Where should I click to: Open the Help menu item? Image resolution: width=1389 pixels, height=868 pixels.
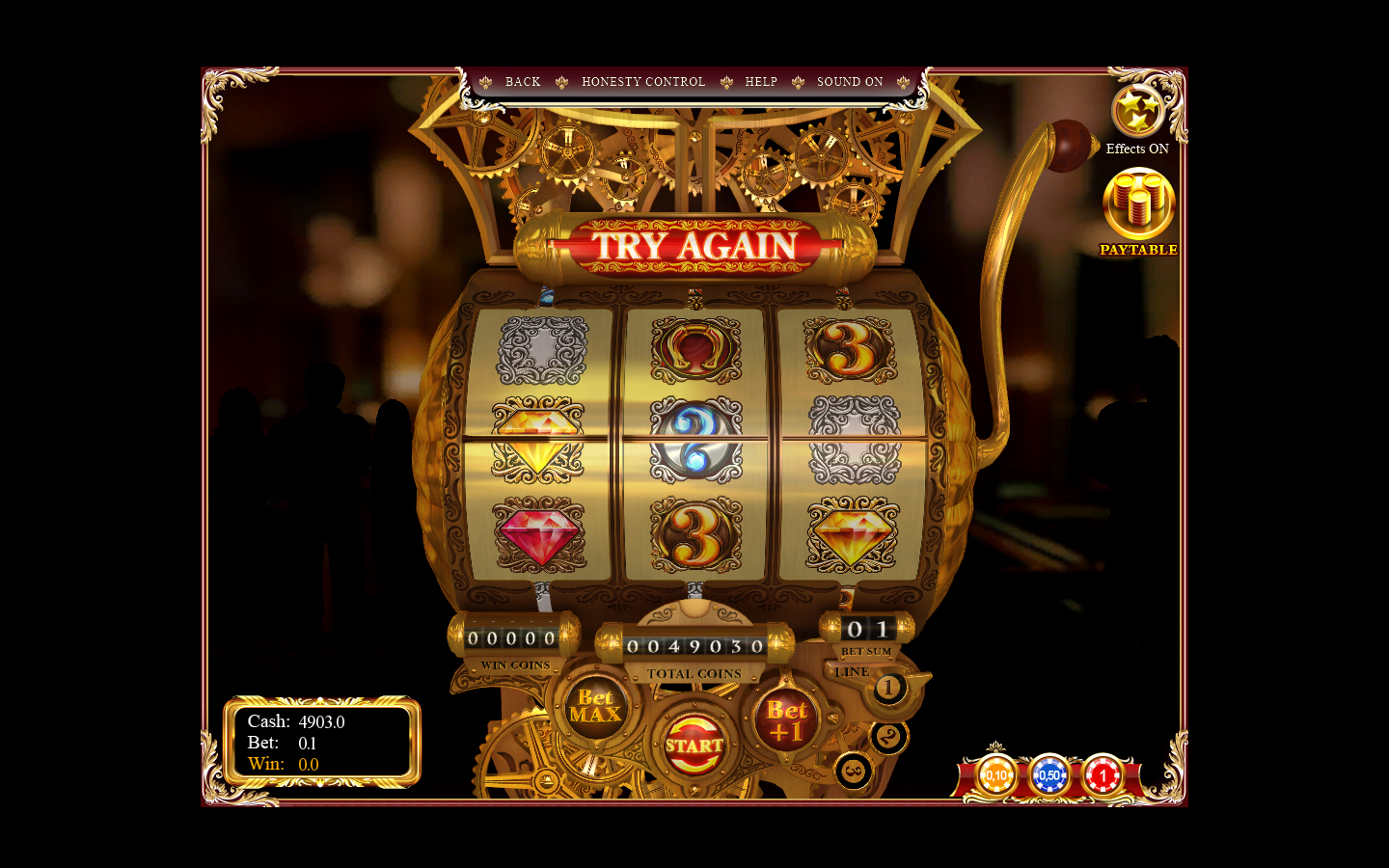pos(761,82)
